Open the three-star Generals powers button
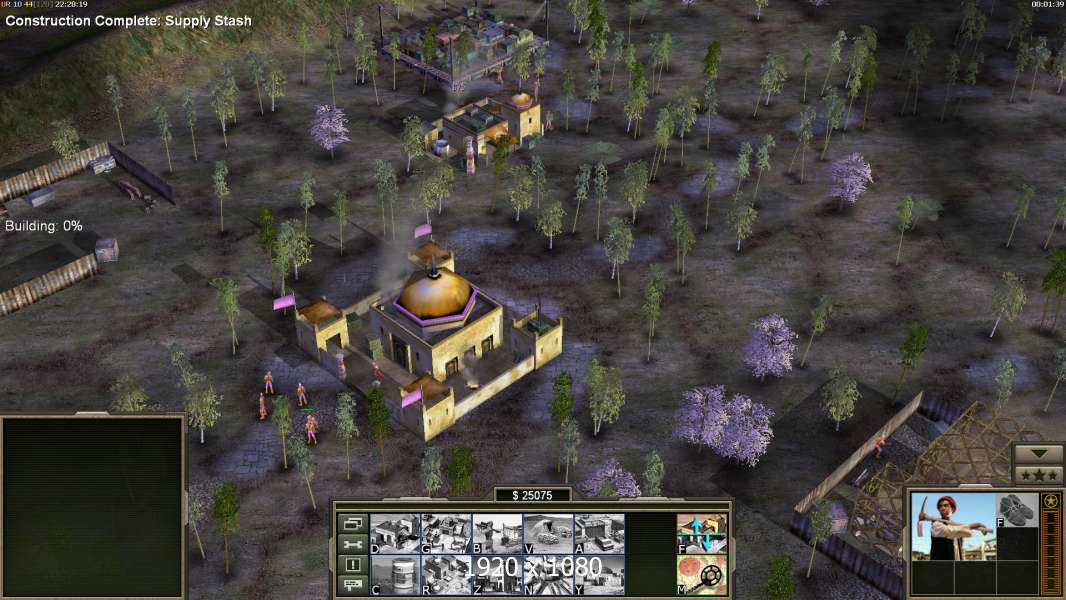The image size is (1066, 600). pos(1038,475)
